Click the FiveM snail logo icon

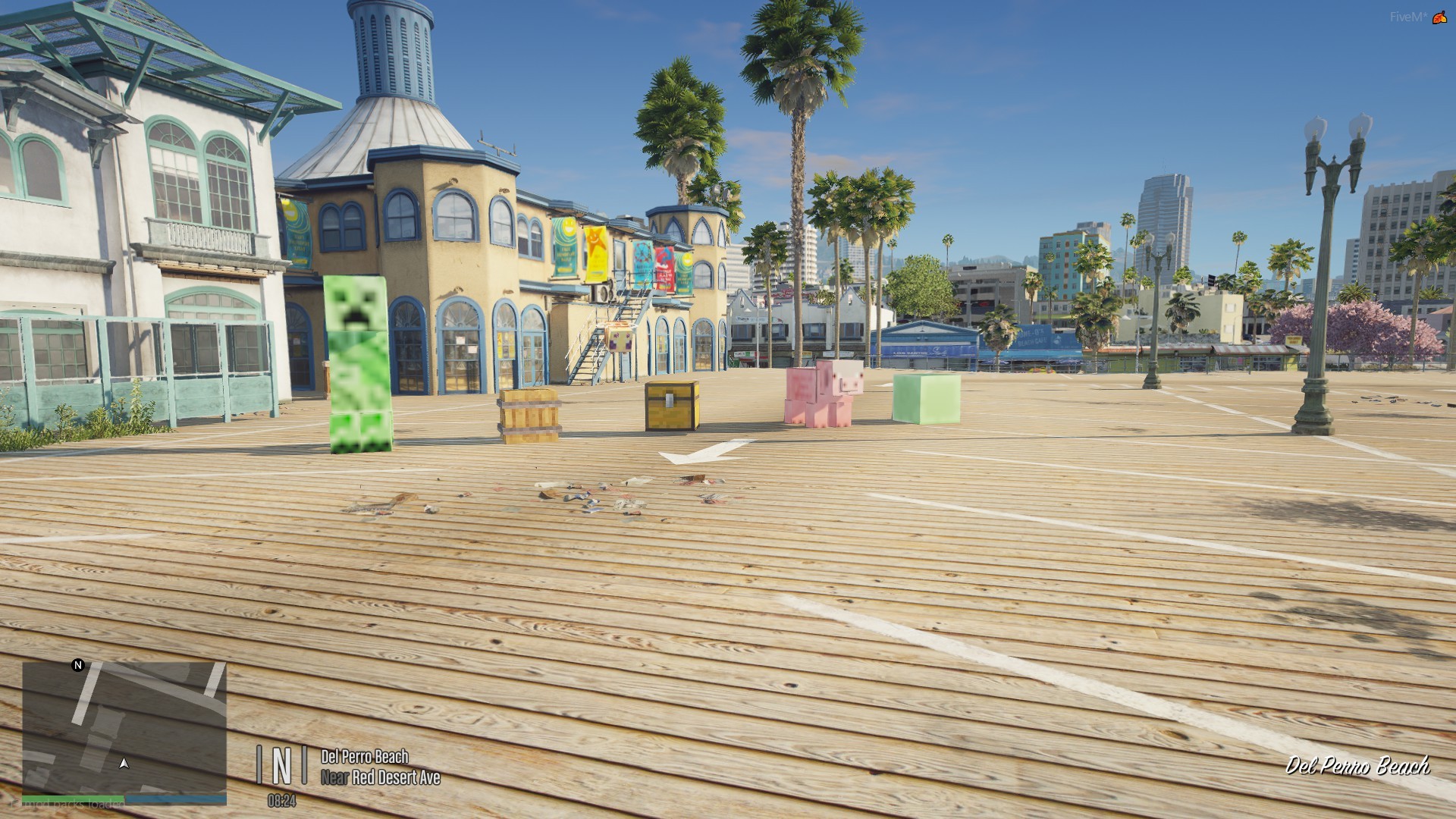(x=1439, y=17)
